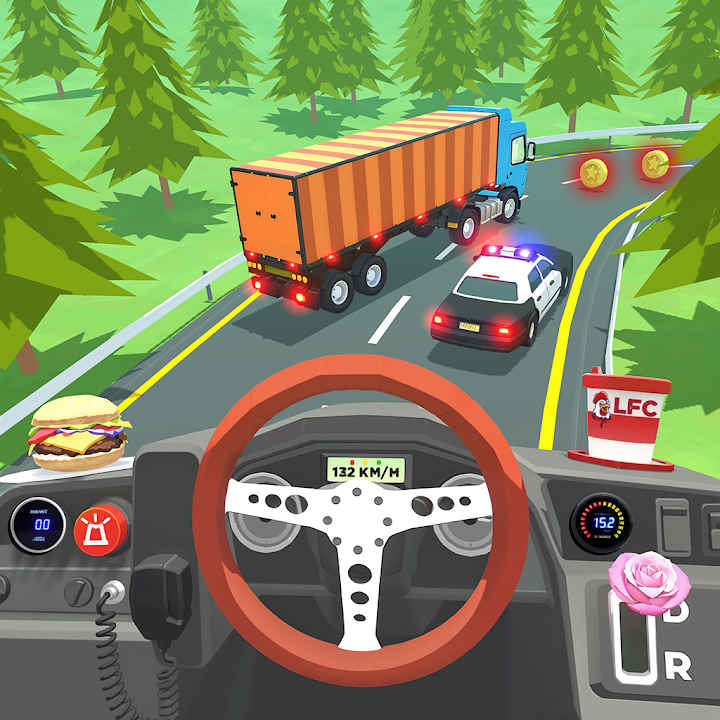The image size is (720, 720).
Task: Activate the red siren button
Action: (101, 528)
